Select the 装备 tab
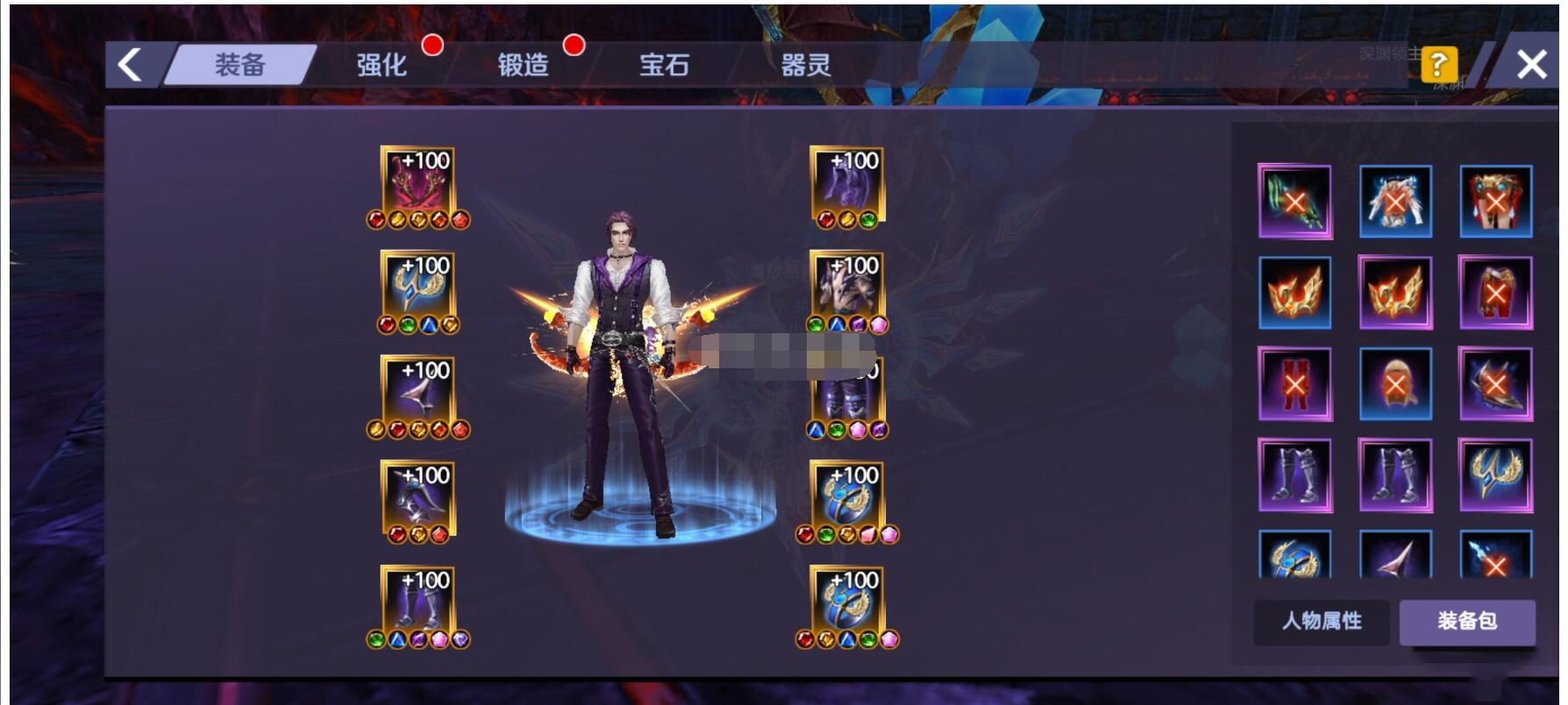This screenshot has height=705, width=1568. tap(239, 65)
